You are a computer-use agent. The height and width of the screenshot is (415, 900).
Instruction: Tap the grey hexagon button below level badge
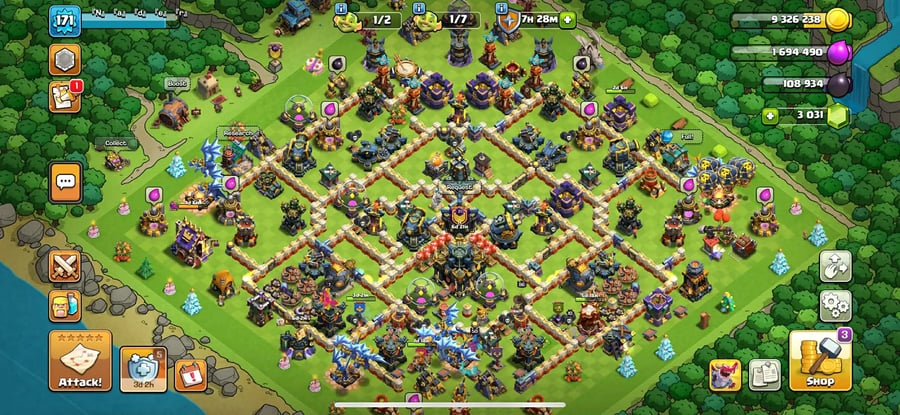point(65,59)
